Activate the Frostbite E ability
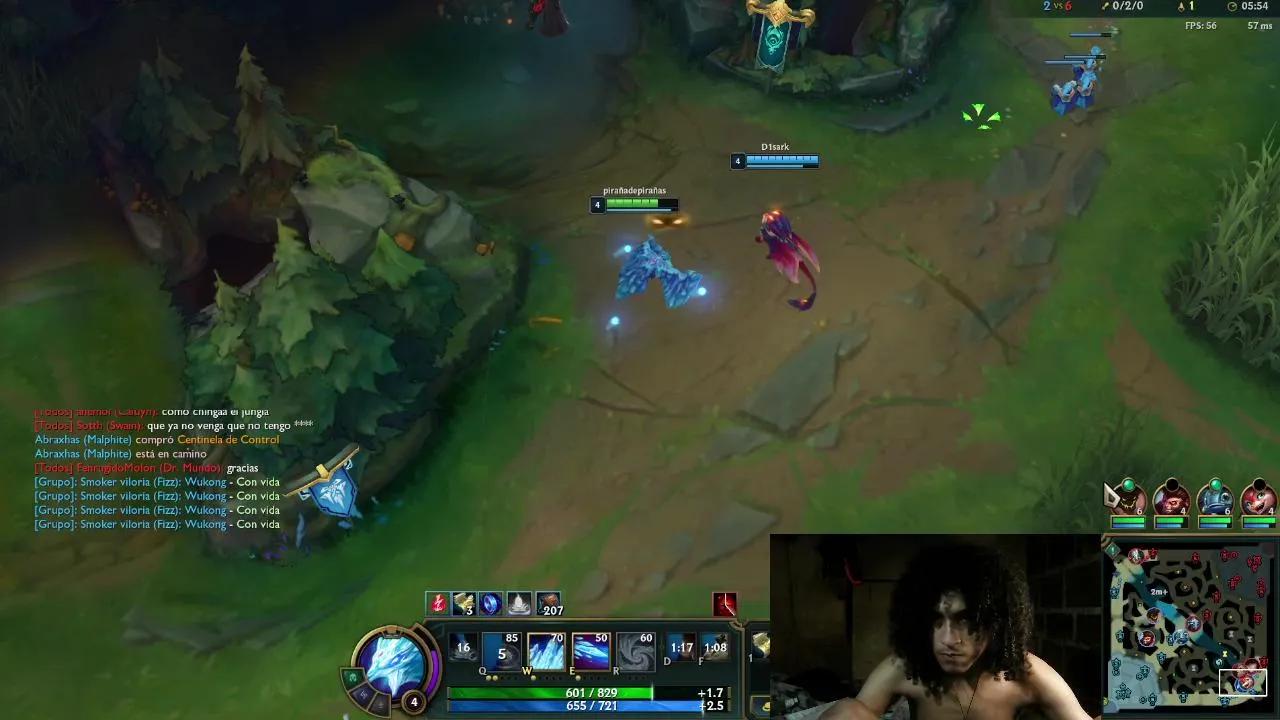 tap(591, 650)
